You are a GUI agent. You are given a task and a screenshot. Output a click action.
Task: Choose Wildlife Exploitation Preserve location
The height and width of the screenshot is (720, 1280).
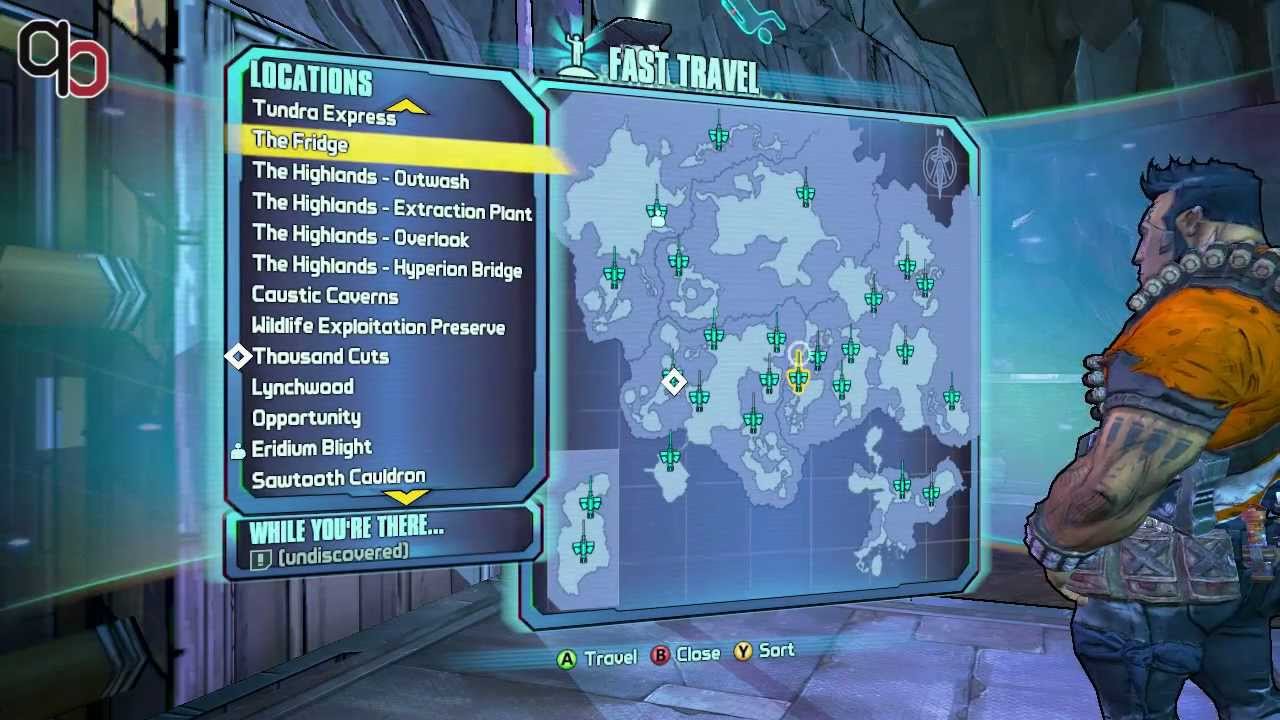pos(378,327)
